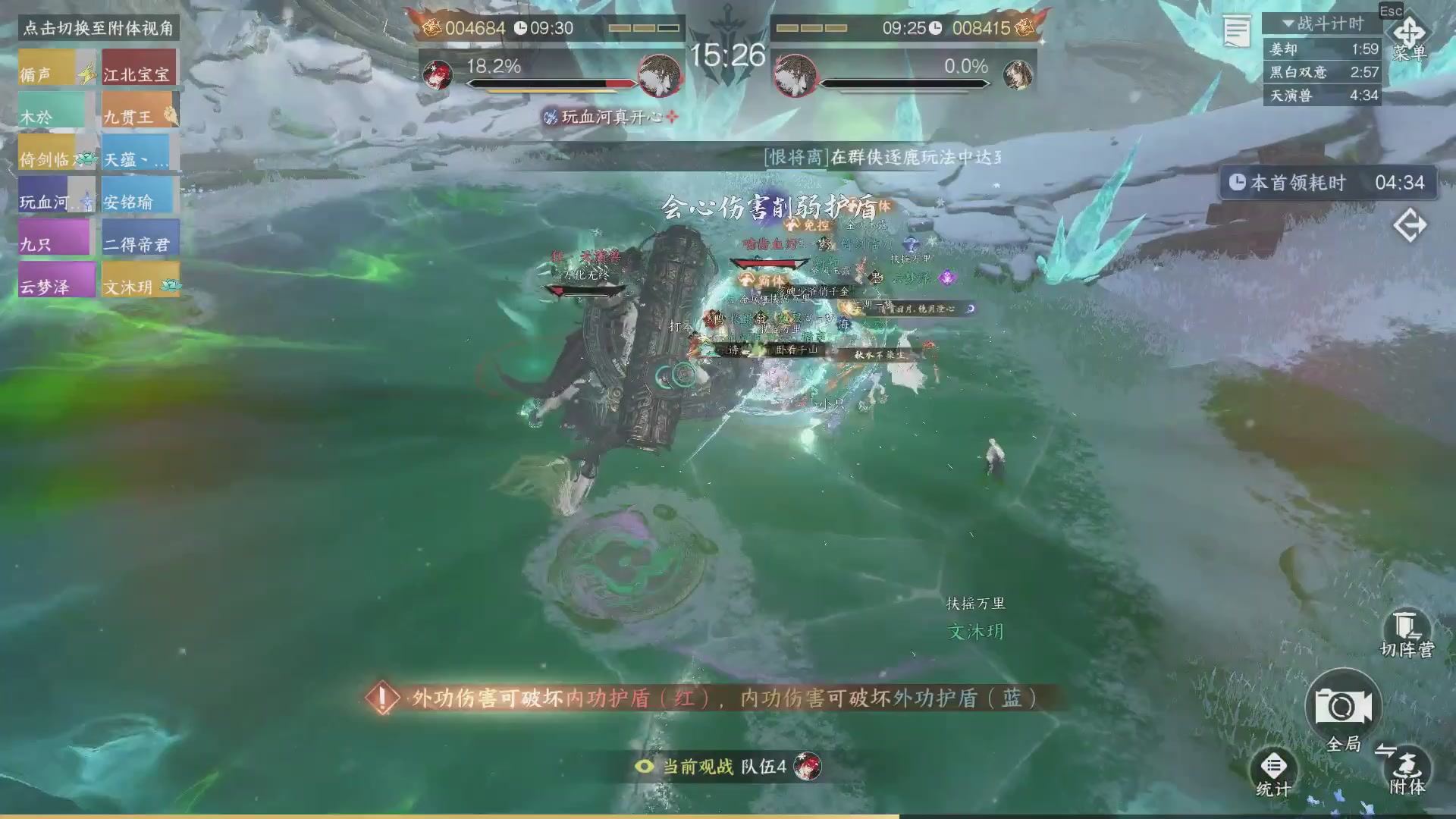Viewport: 1456px width, 819px height.
Task: Open the 菜单 menu icon
Action: coord(1409,34)
